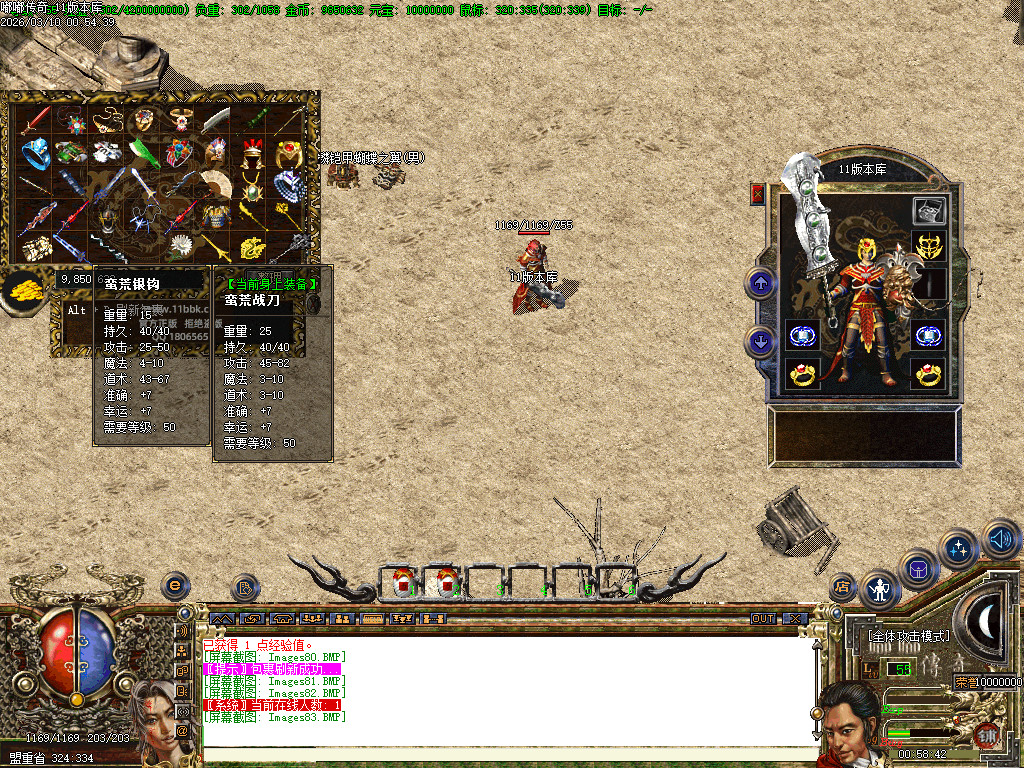The width and height of the screenshot is (1024, 768).
Task: Select the folding fan in the bag
Action: (x=215, y=183)
